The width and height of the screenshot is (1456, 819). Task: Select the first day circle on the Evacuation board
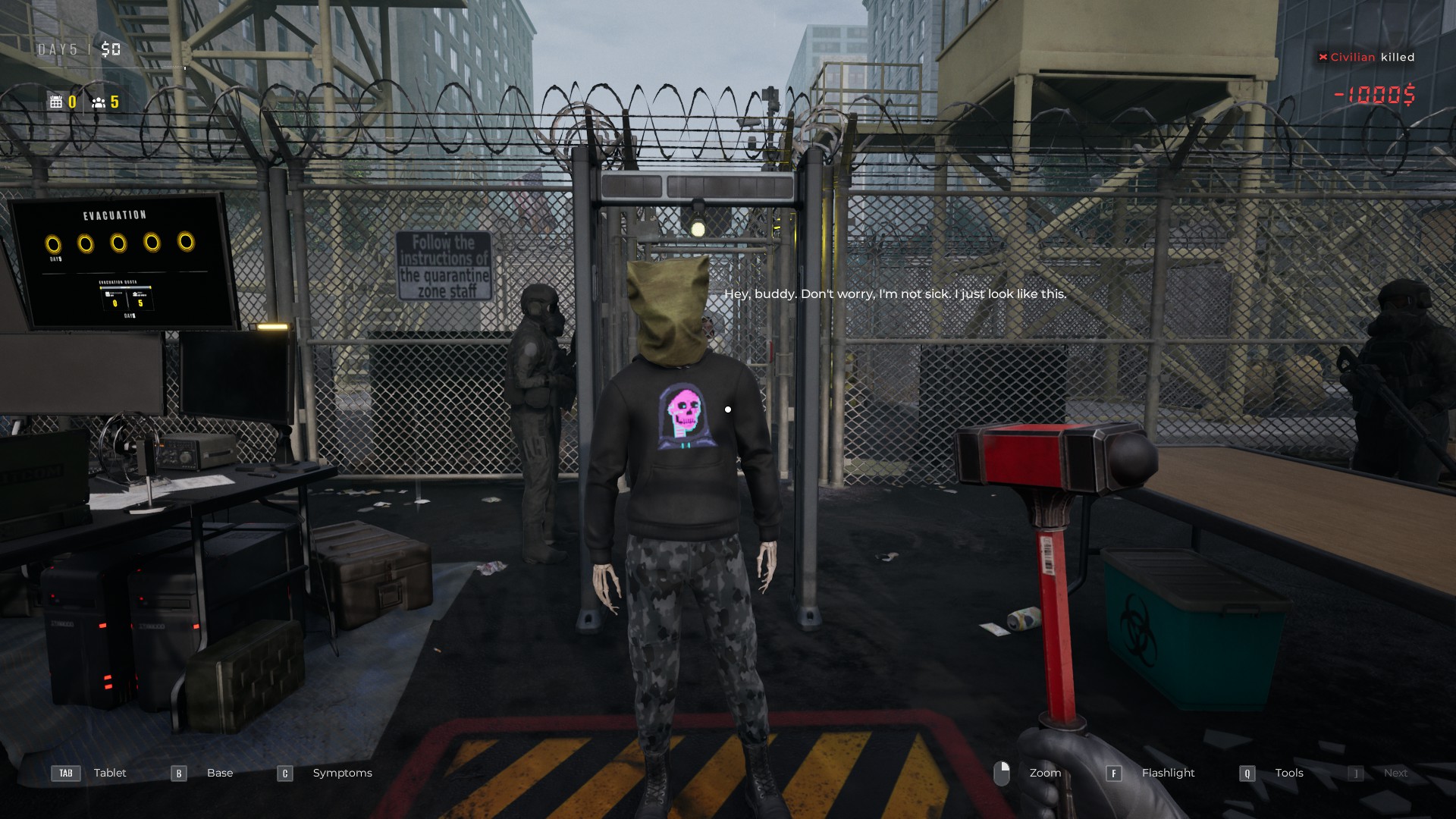click(x=54, y=243)
